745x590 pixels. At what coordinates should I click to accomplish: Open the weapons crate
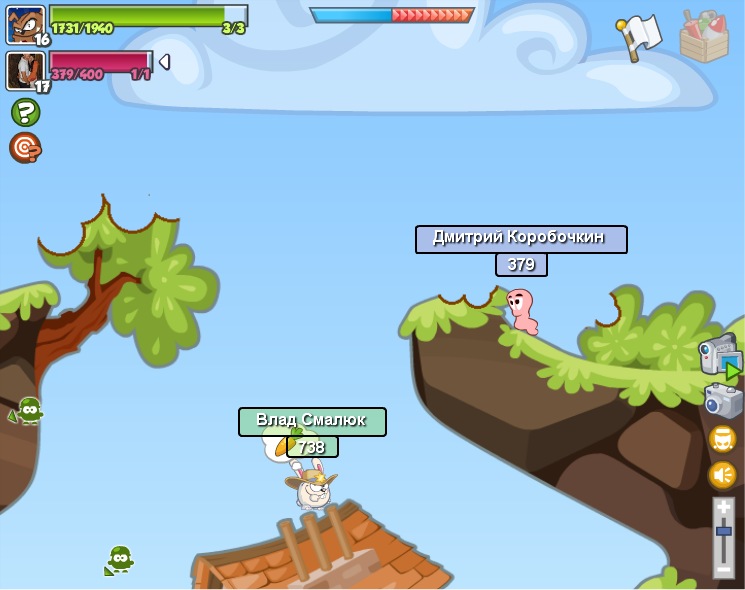pos(704,36)
